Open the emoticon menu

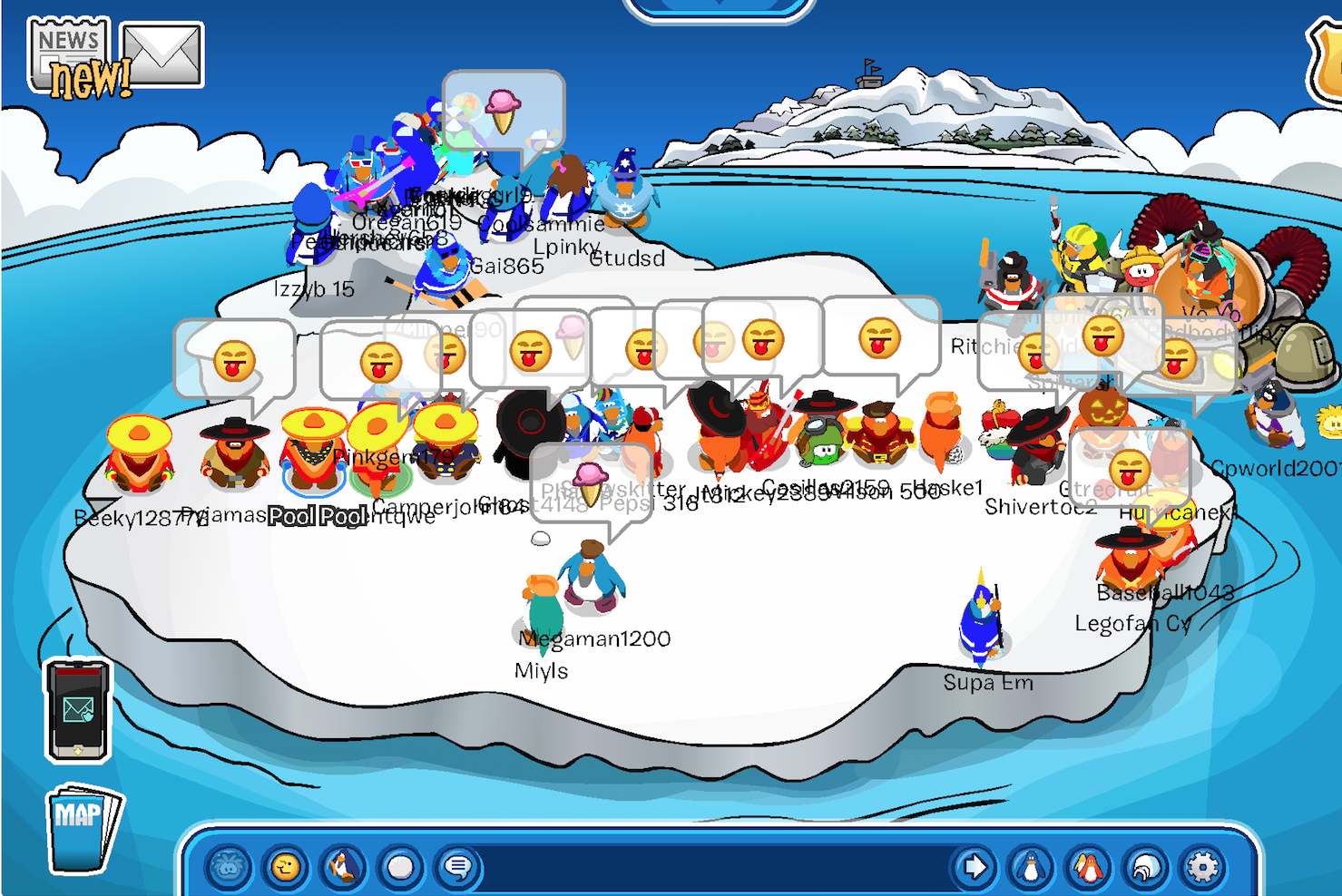[x=286, y=868]
